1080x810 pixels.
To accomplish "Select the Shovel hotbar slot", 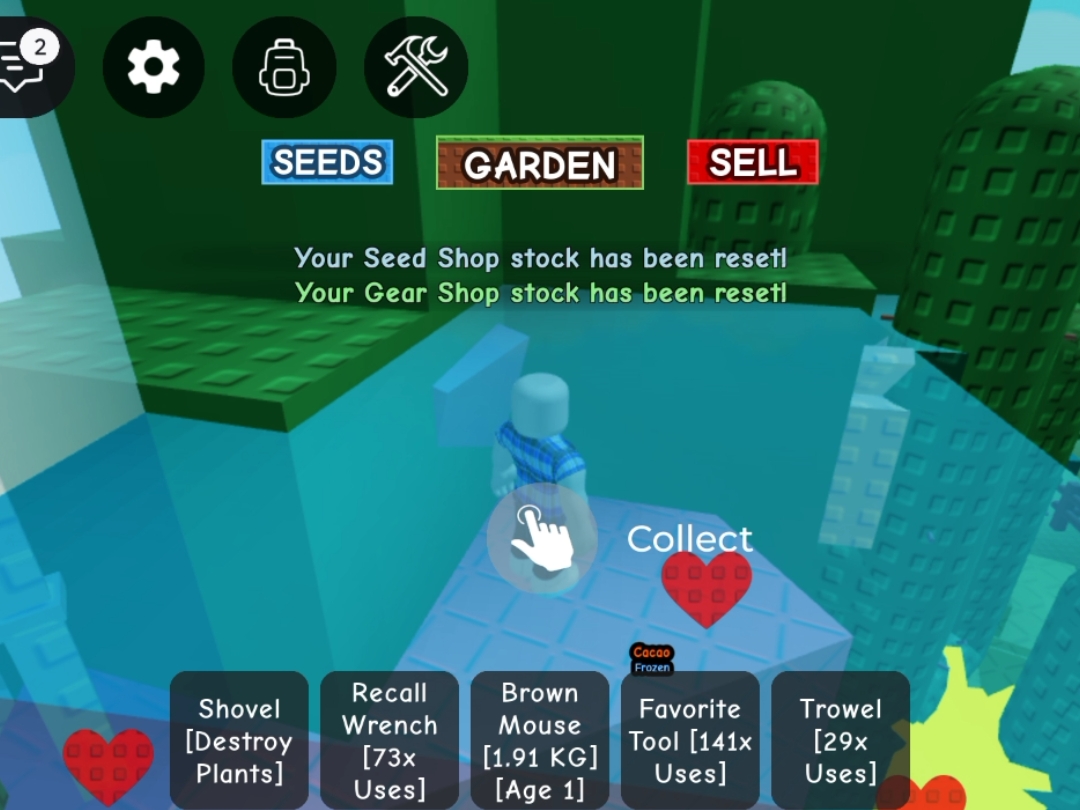I will (239, 740).
